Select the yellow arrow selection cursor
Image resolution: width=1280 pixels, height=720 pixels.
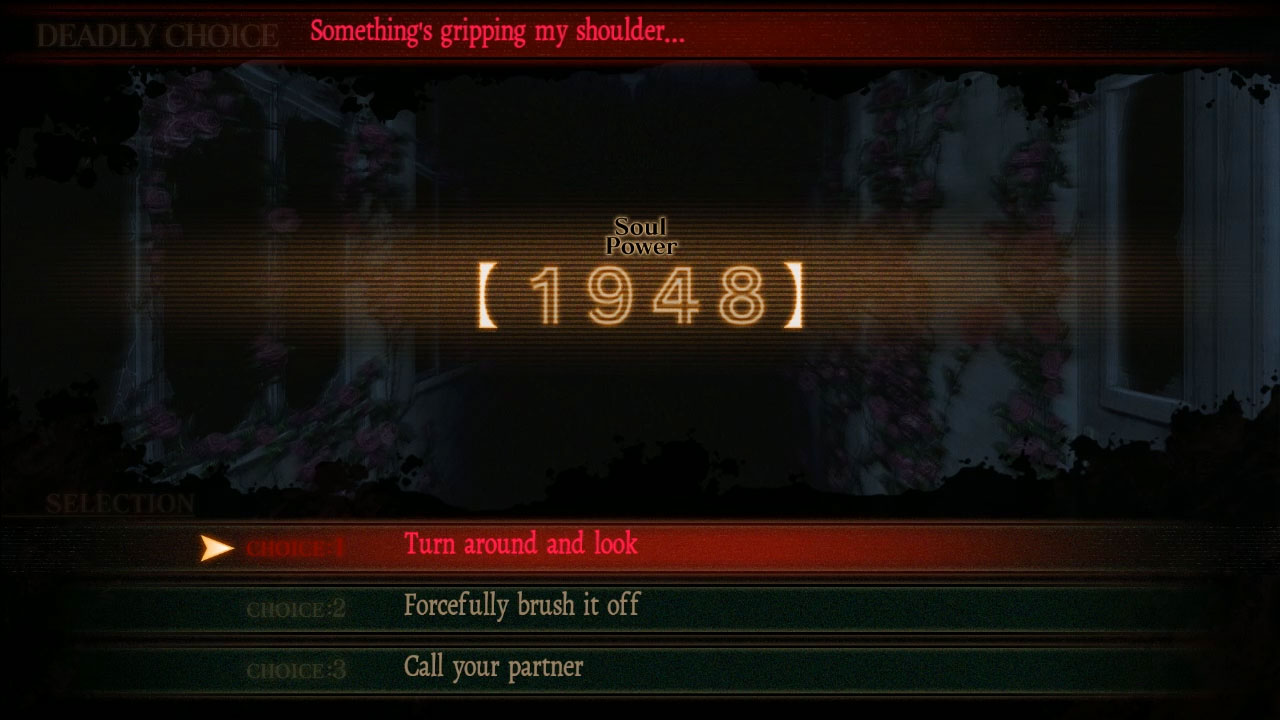point(215,547)
